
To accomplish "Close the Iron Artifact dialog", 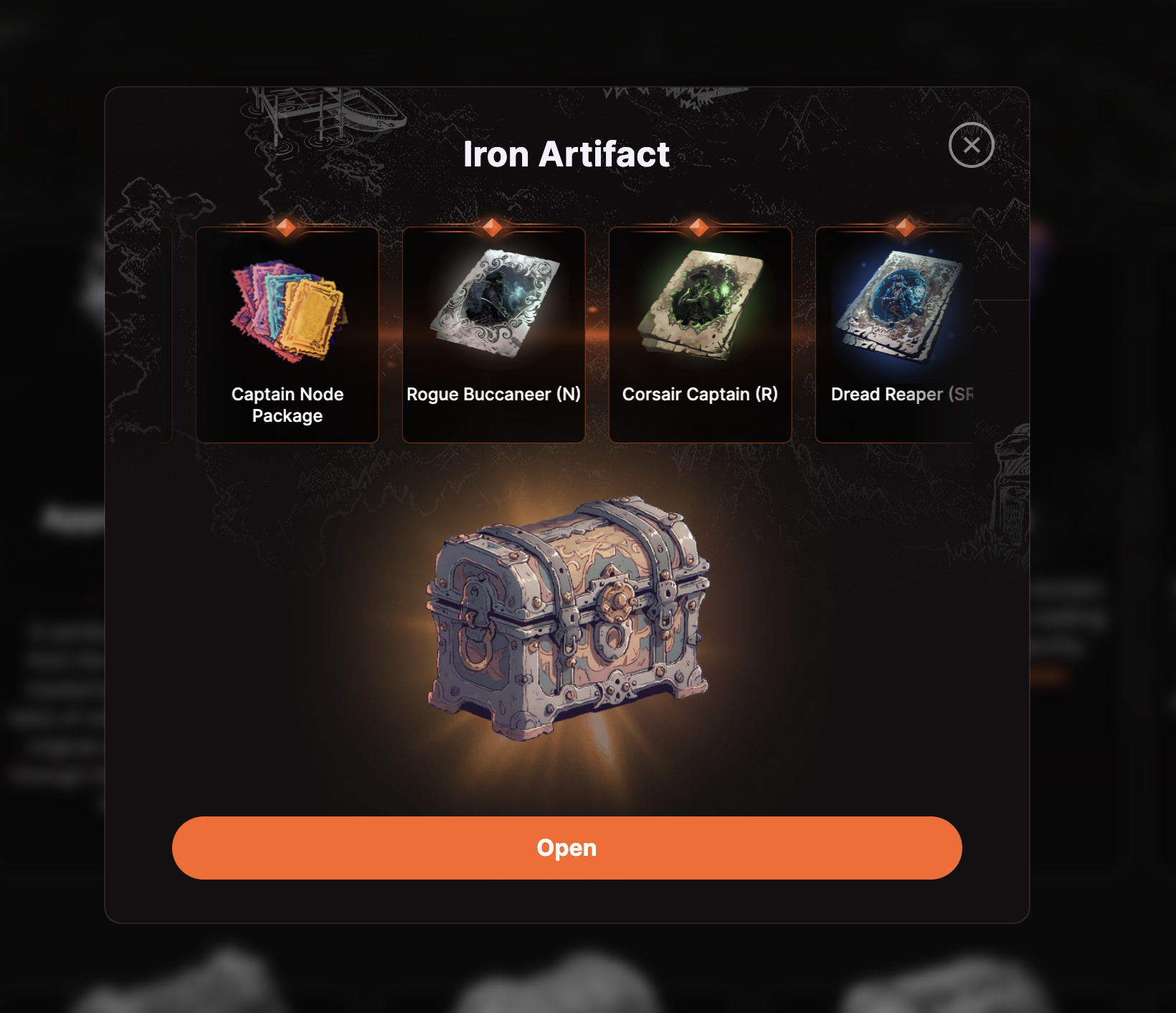I will [x=971, y=145].
